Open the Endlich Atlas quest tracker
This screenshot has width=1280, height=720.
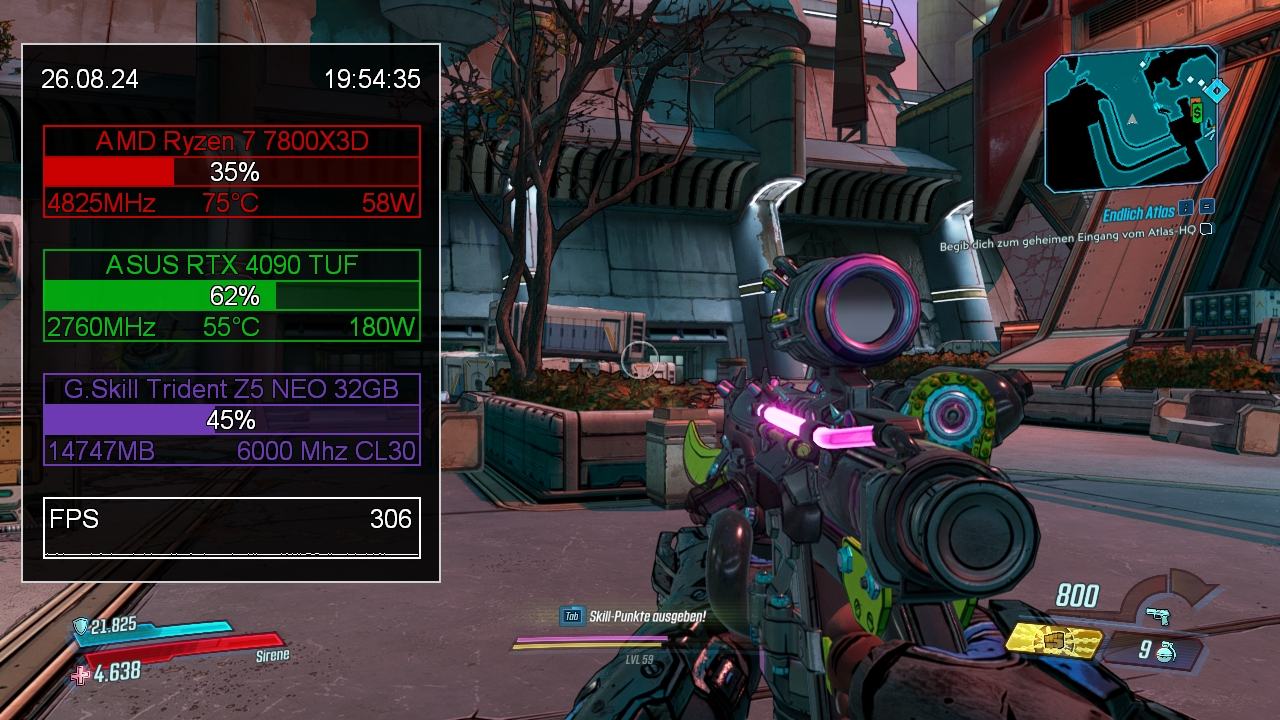1140,213
